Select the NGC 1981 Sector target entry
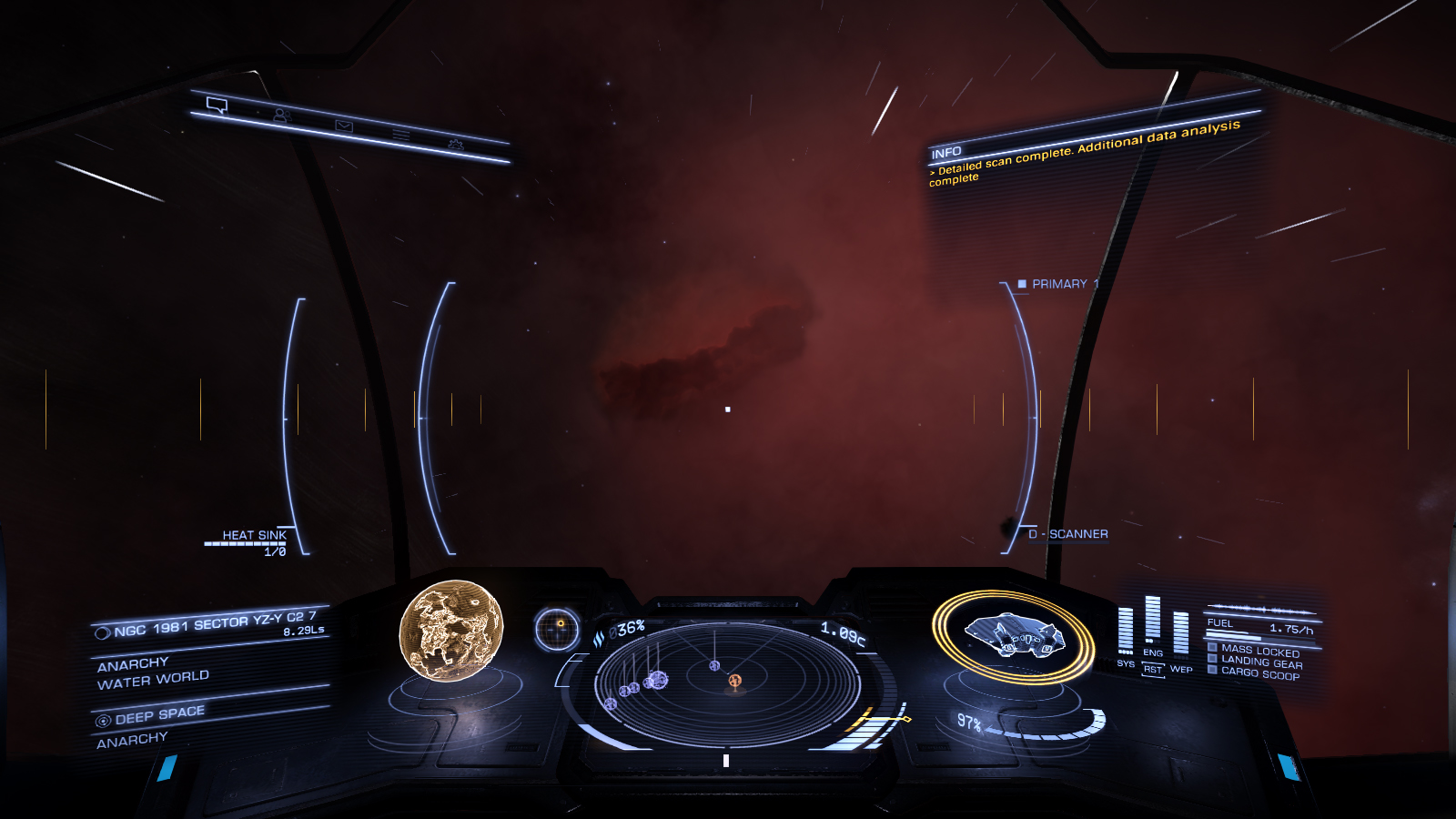The image size is (1456, 819). point(213,624)
